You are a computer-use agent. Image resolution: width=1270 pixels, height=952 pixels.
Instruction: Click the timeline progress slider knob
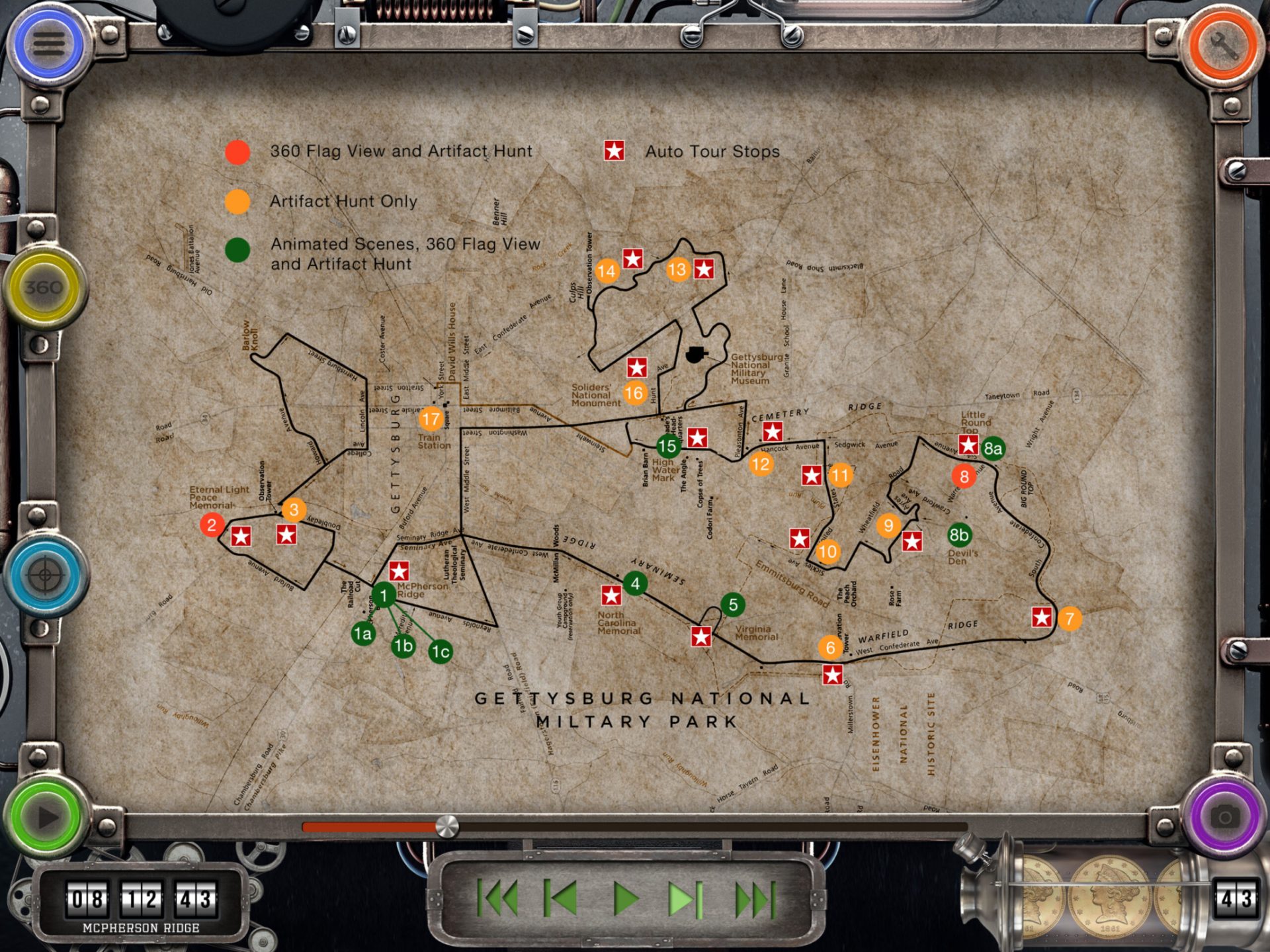(447, 826)
